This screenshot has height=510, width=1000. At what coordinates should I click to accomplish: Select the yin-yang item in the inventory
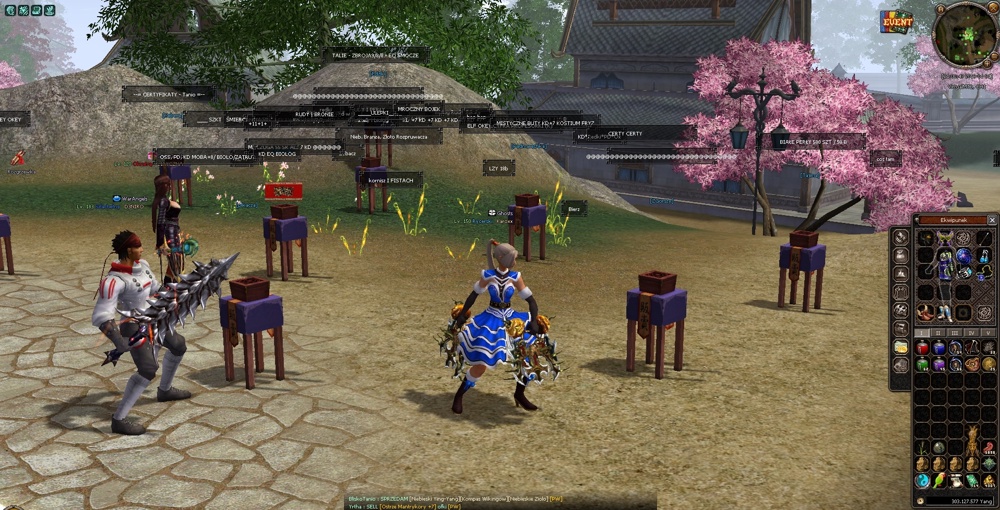click(922, 481)
